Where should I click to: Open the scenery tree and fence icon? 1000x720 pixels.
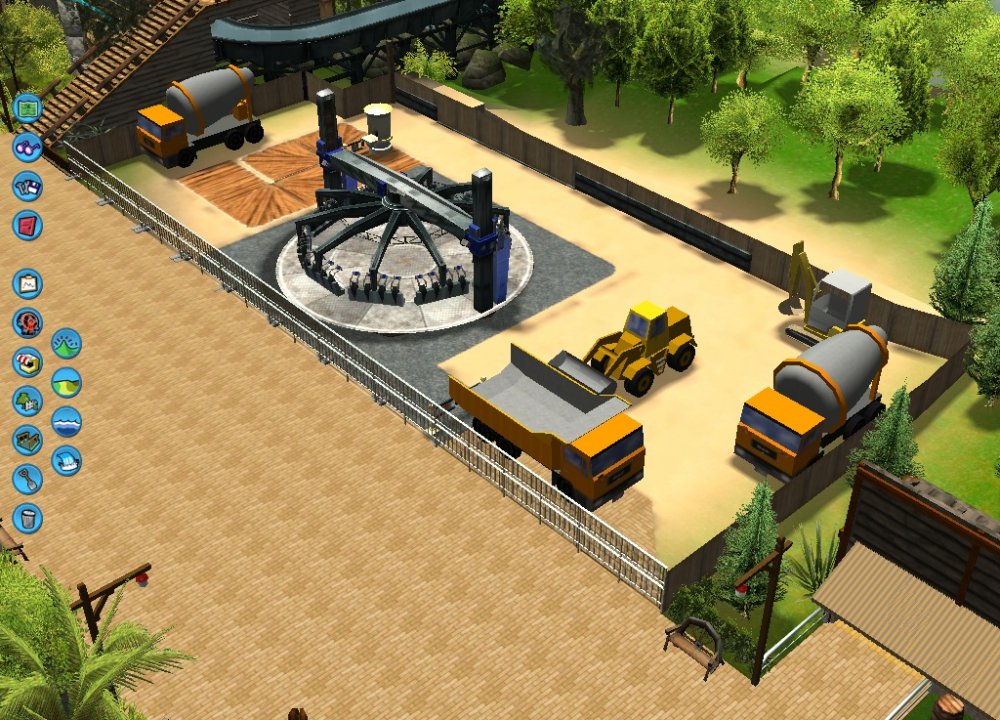pos(27,401)
